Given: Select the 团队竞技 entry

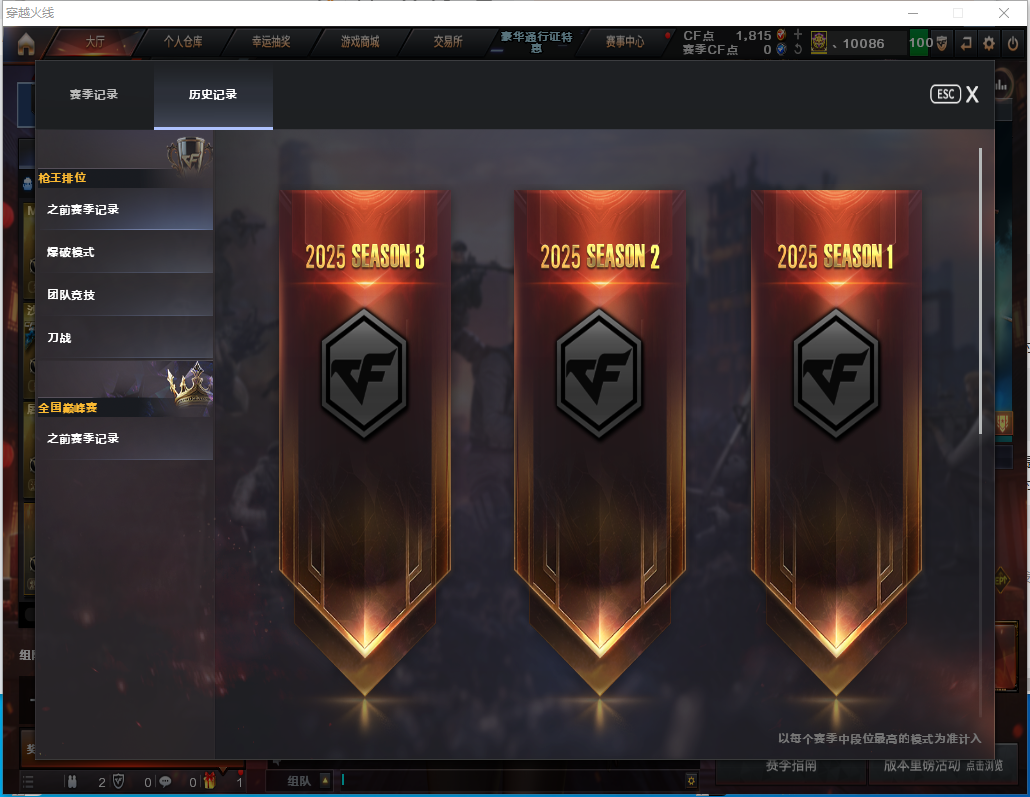Looking at the screenshot, I should 125,295.
